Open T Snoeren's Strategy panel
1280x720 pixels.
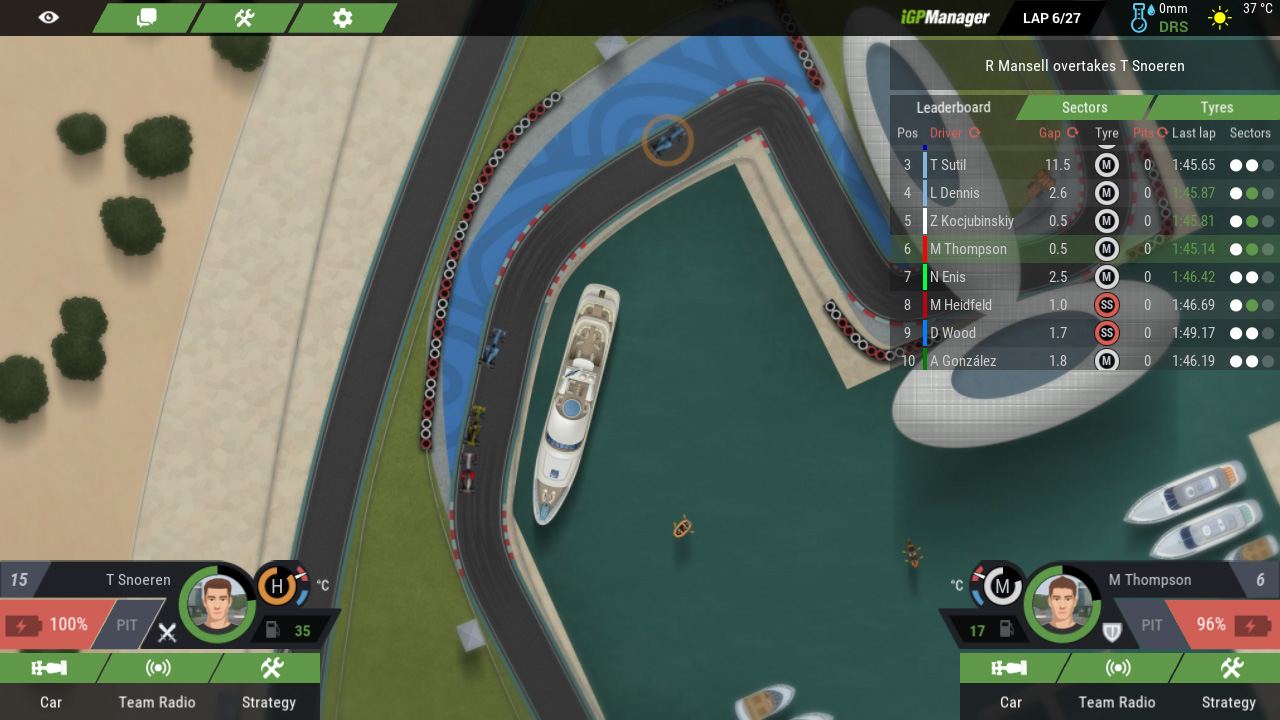click(269, 683)
